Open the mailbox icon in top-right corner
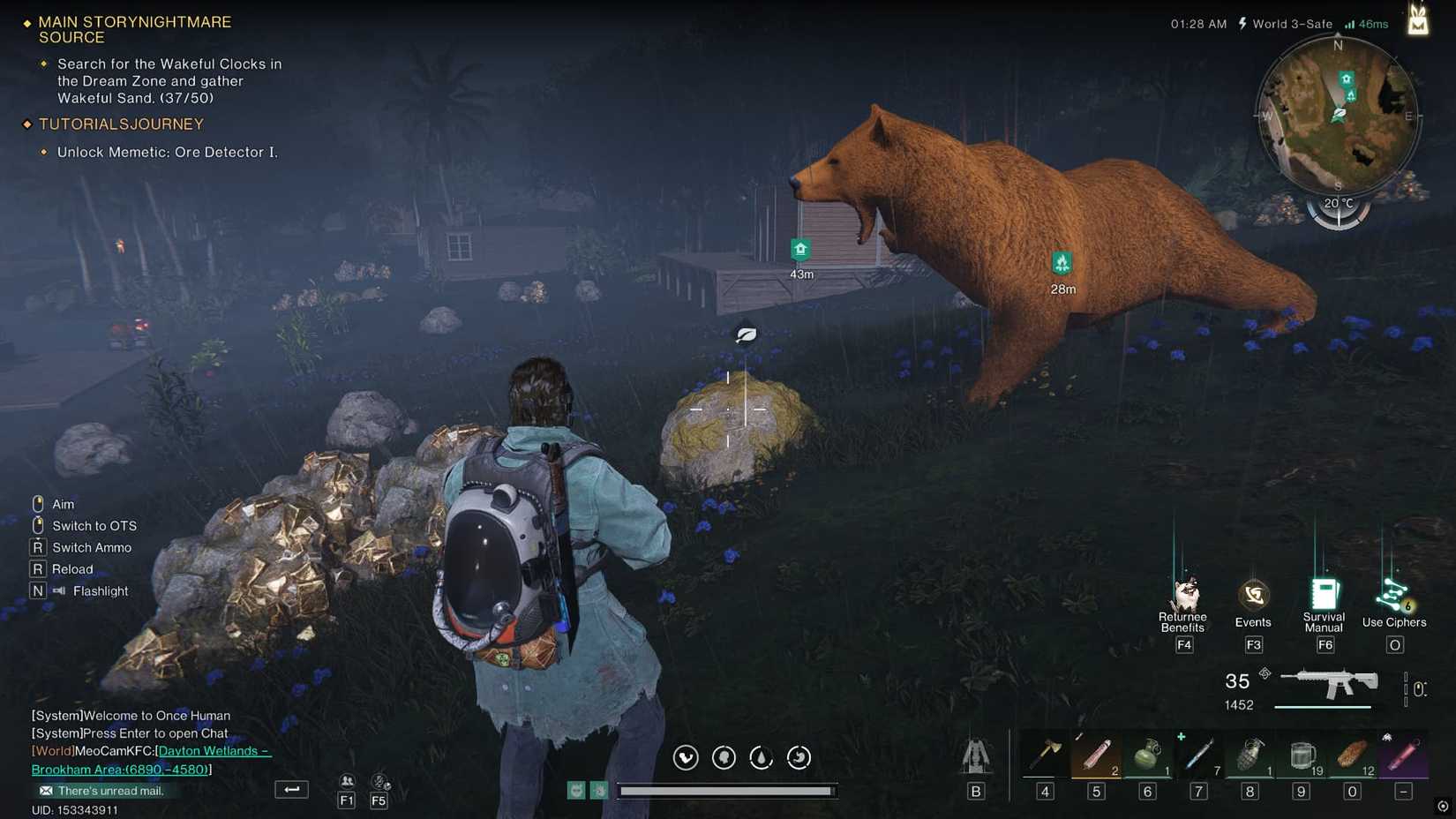 click(x=1418, y=19)
